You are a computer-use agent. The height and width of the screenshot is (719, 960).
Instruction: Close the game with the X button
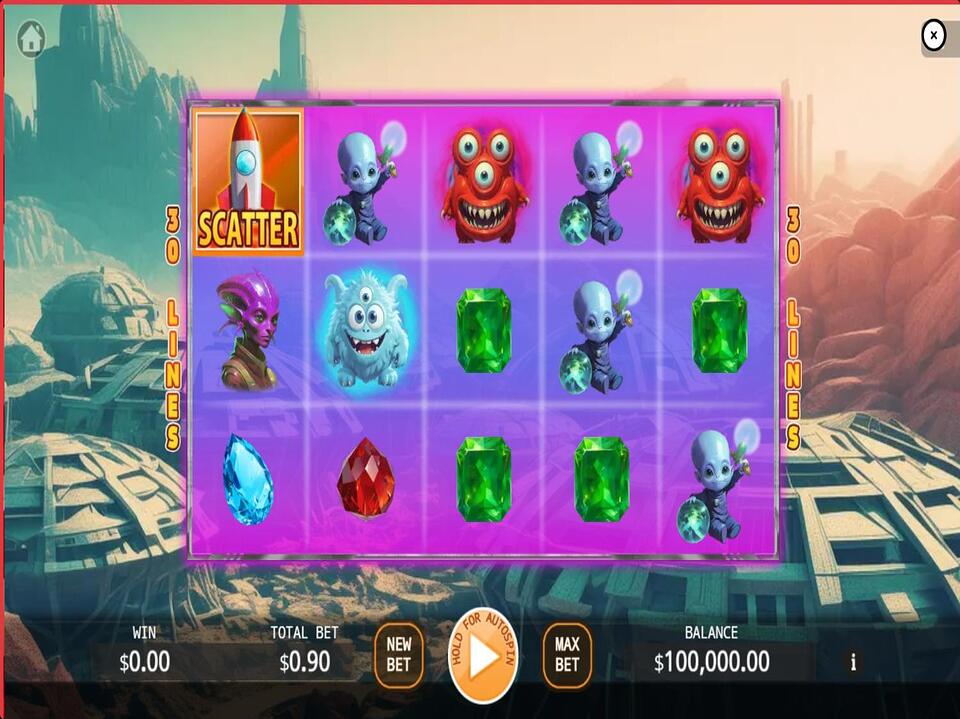933,36
